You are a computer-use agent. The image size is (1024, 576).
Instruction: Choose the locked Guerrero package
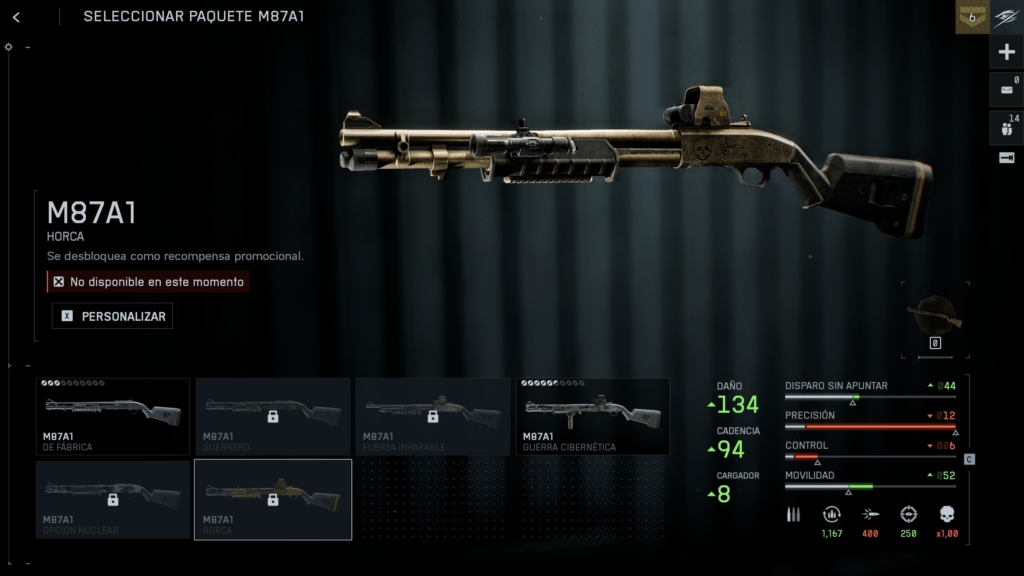tap(272, 416)
